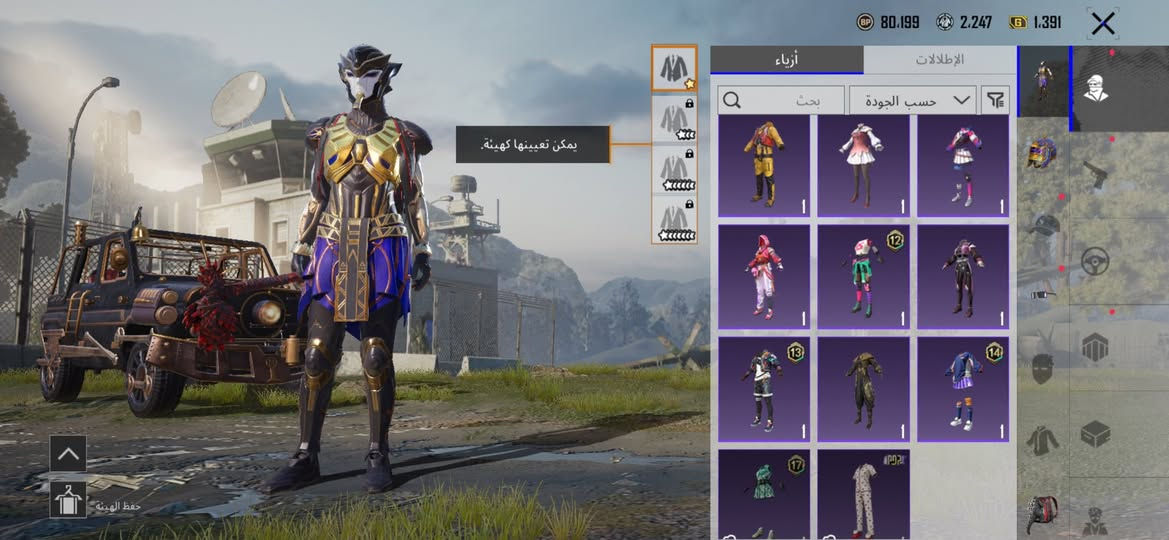Select the yellow jumpsuit outfit
1169x540 pixels.
coord(764,166)
